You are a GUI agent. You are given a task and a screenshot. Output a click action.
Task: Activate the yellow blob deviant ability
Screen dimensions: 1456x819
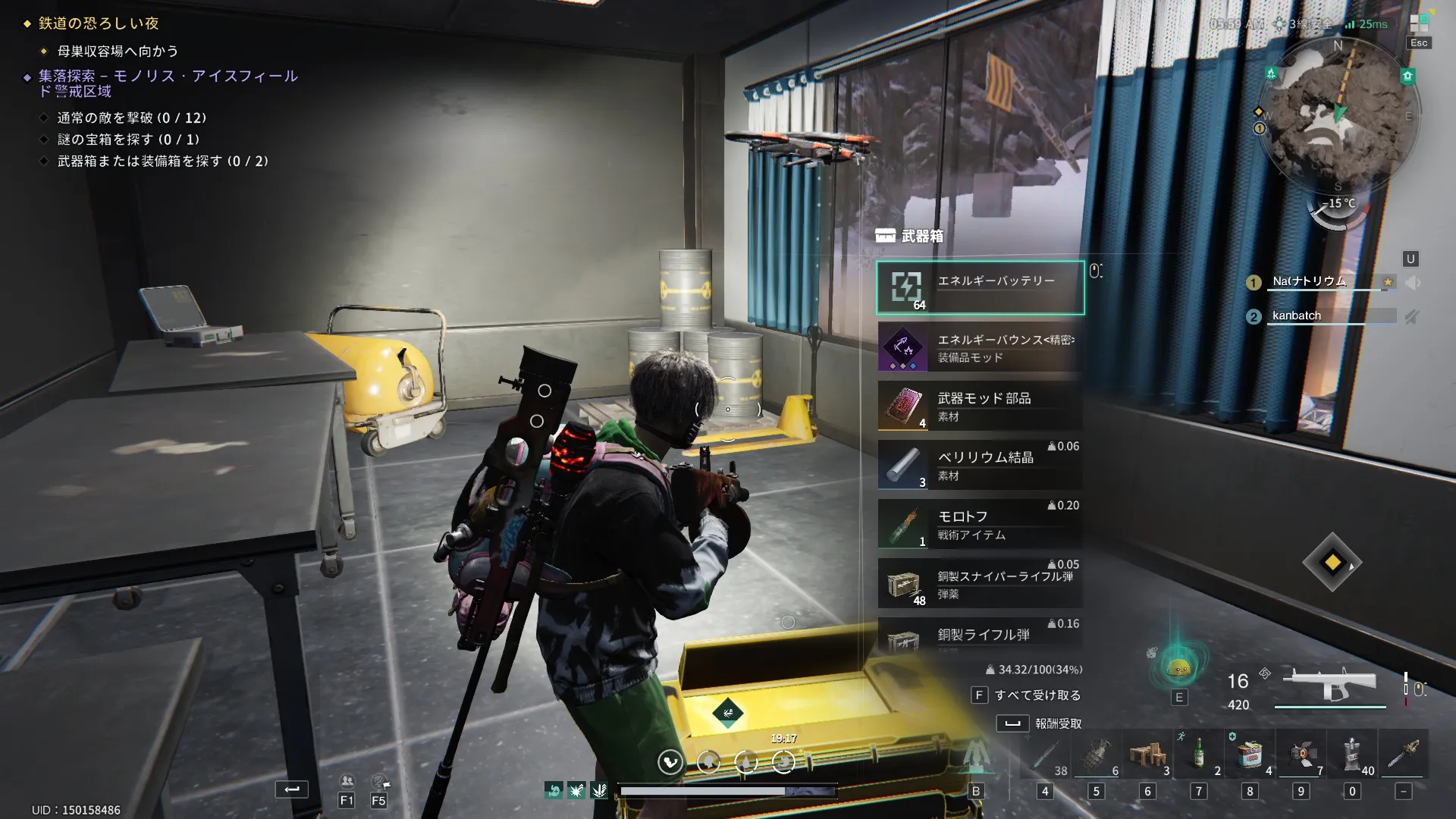pos(1178,667)
